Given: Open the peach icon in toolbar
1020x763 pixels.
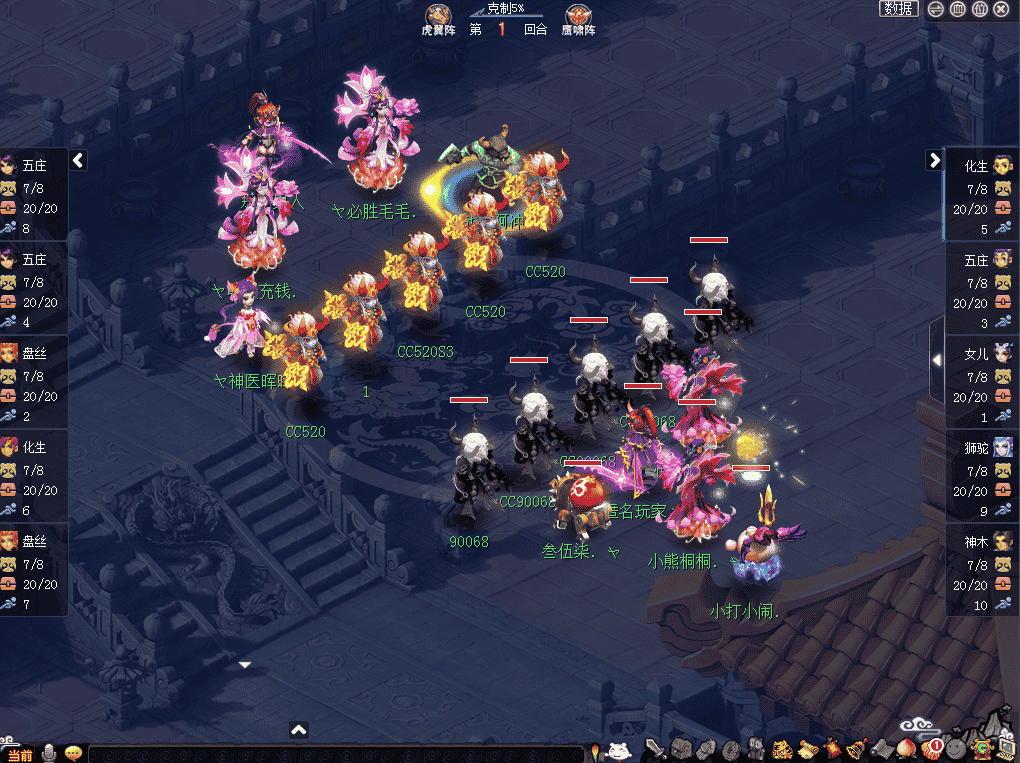Looking at the screenshot, I should point(907,748).
